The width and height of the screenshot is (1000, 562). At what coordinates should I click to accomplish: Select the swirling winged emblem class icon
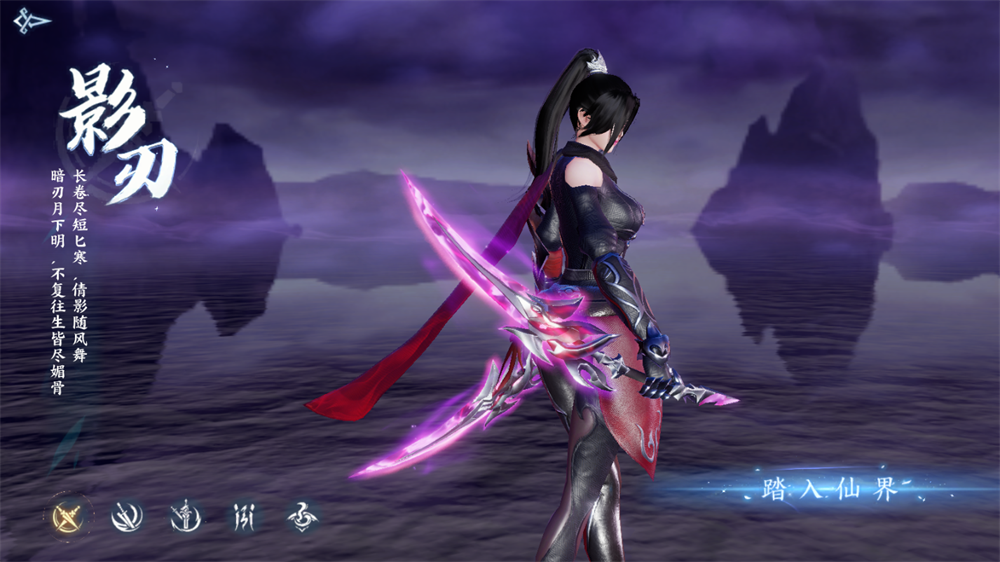(x=303, y=516)
